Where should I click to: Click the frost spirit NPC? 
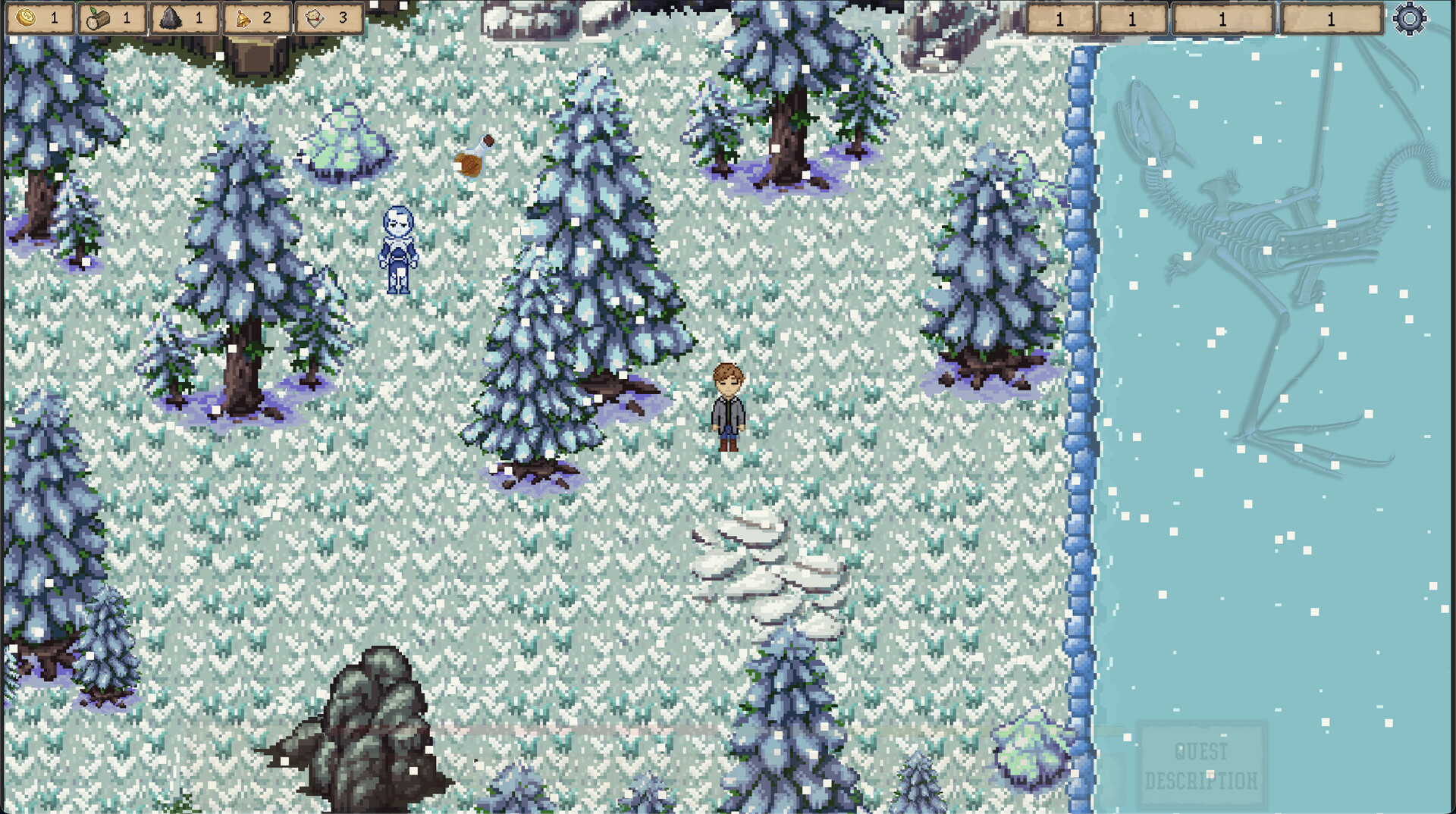coord(398,246)
